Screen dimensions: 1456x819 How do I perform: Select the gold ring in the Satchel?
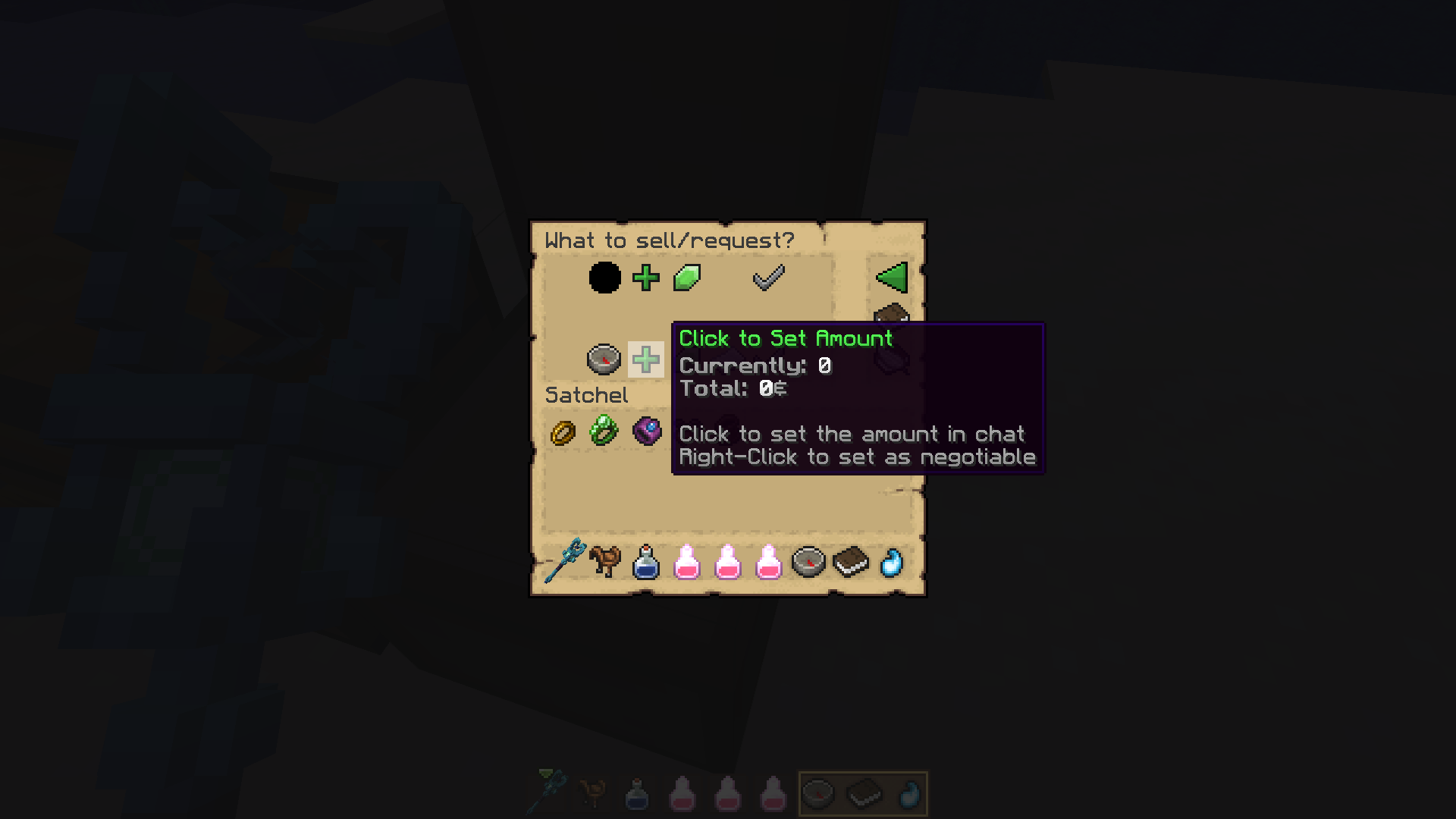coord(561,432)
